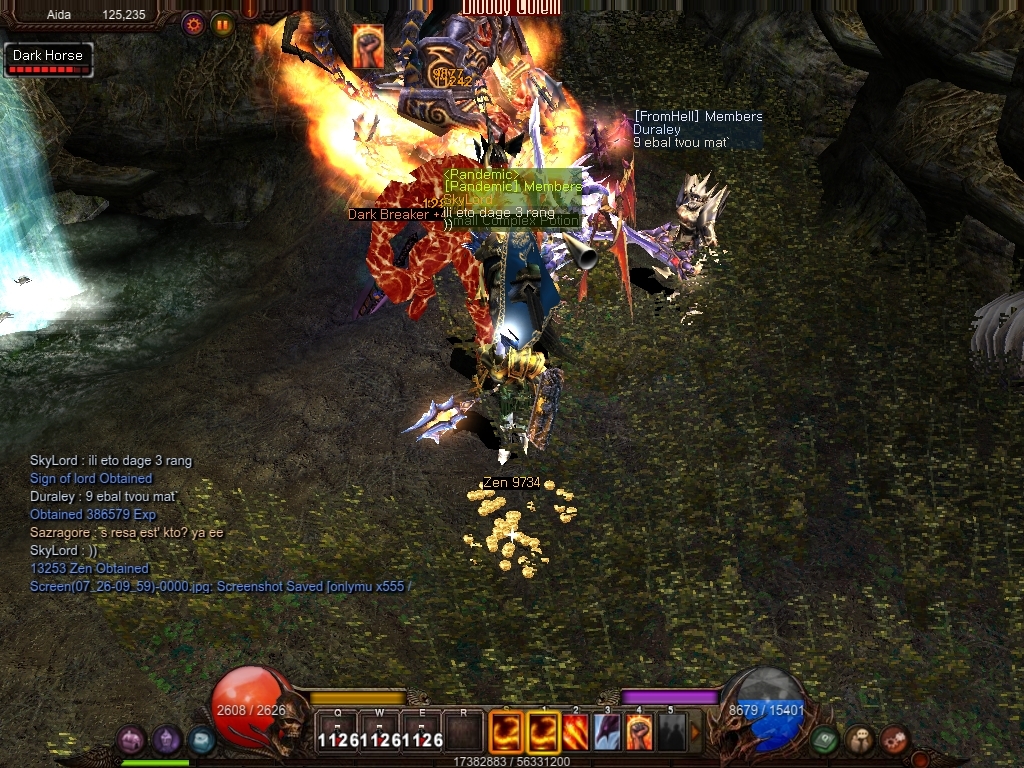The width and height of the screenshot is (1024, 768).
Task: Activate the fist skill in slot 4
Action: (639, 732)
